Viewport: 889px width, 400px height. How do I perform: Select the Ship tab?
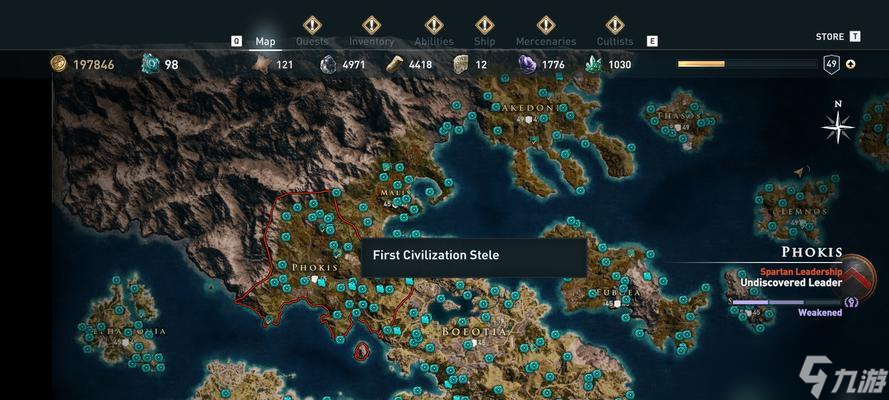[x=484, y=41]
